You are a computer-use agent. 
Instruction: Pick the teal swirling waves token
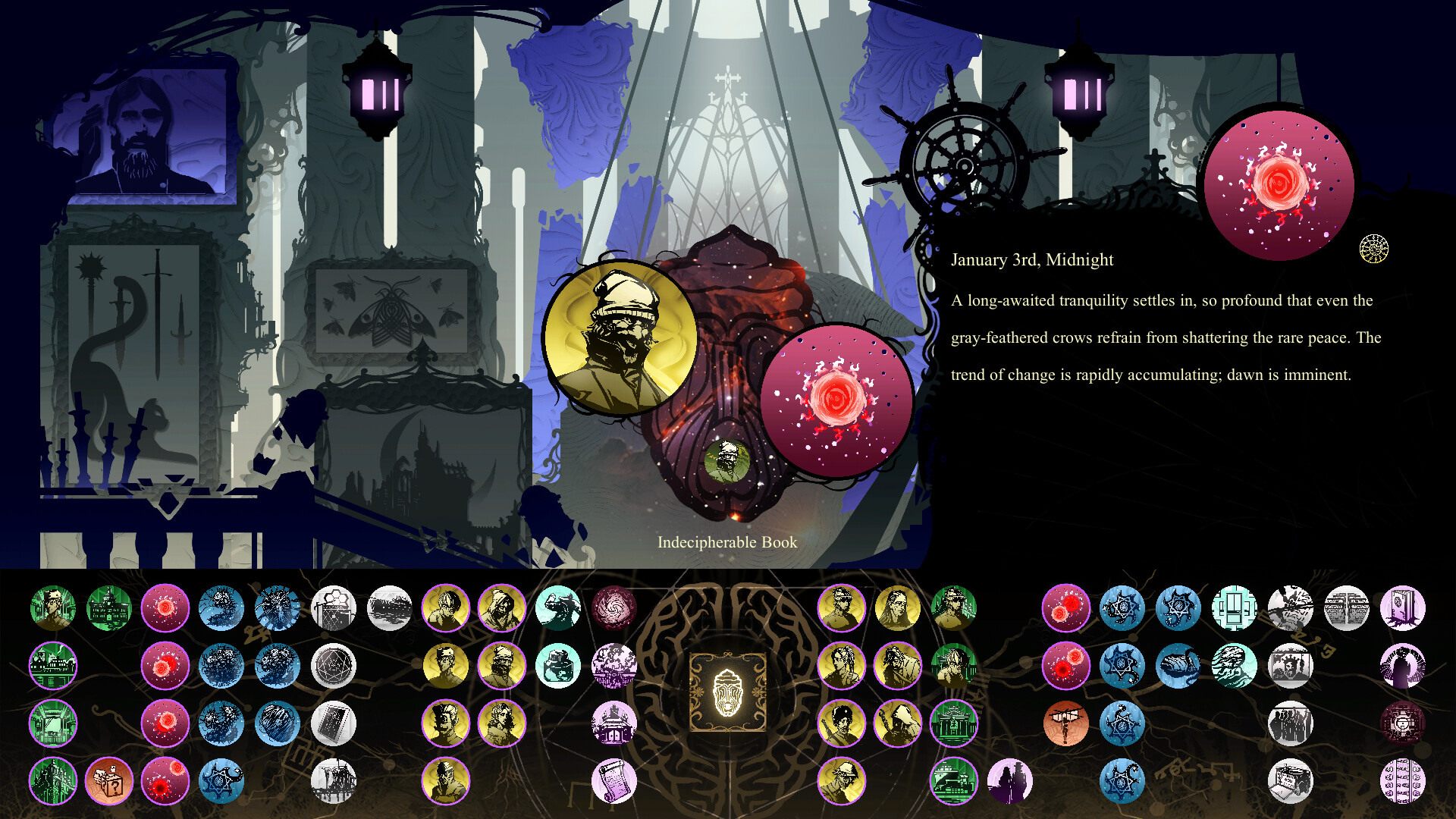click(1234, 666)
